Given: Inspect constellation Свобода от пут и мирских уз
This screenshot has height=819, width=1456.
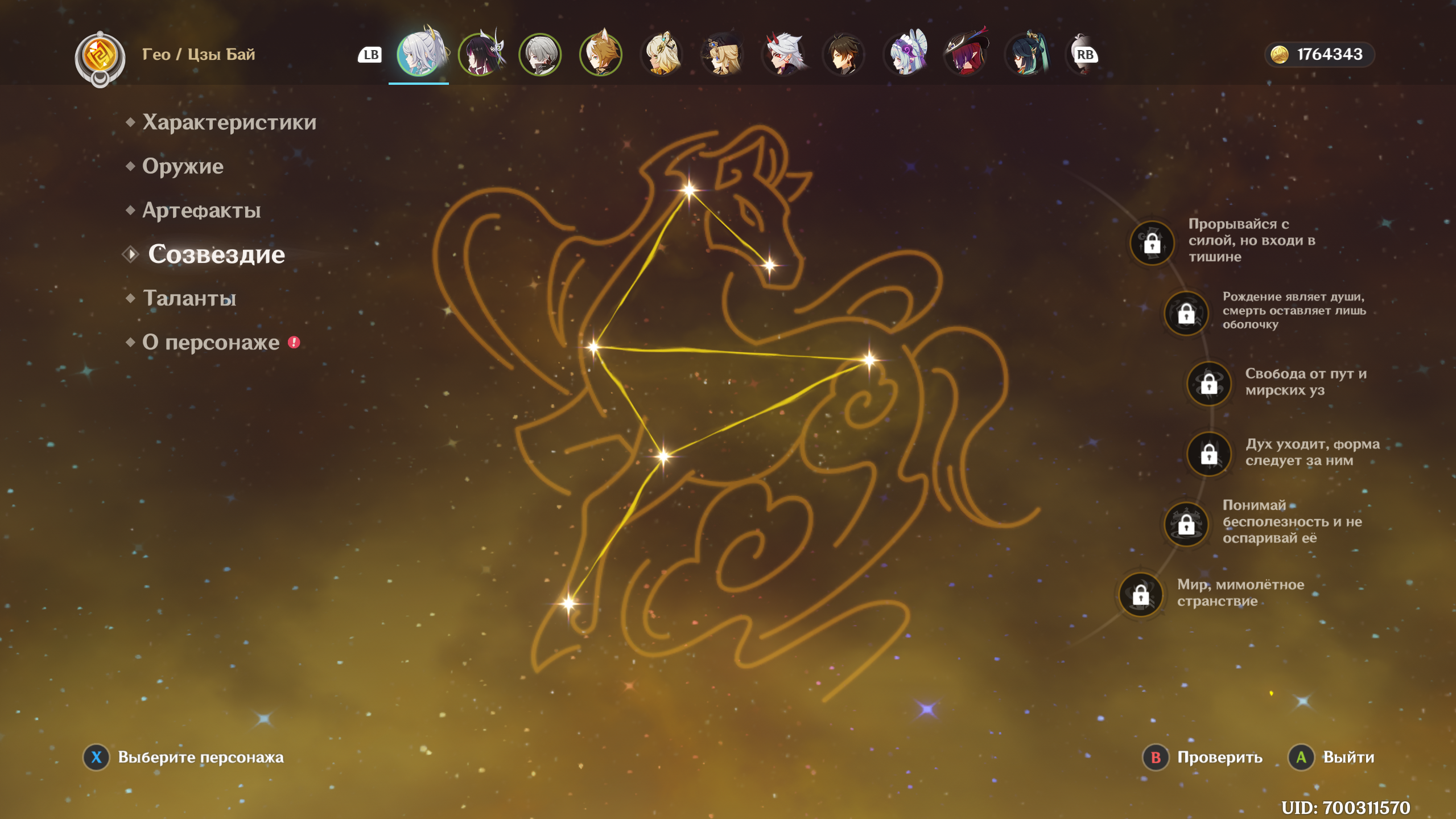Looking at the screenshot, I should (x=1208, y=384).
